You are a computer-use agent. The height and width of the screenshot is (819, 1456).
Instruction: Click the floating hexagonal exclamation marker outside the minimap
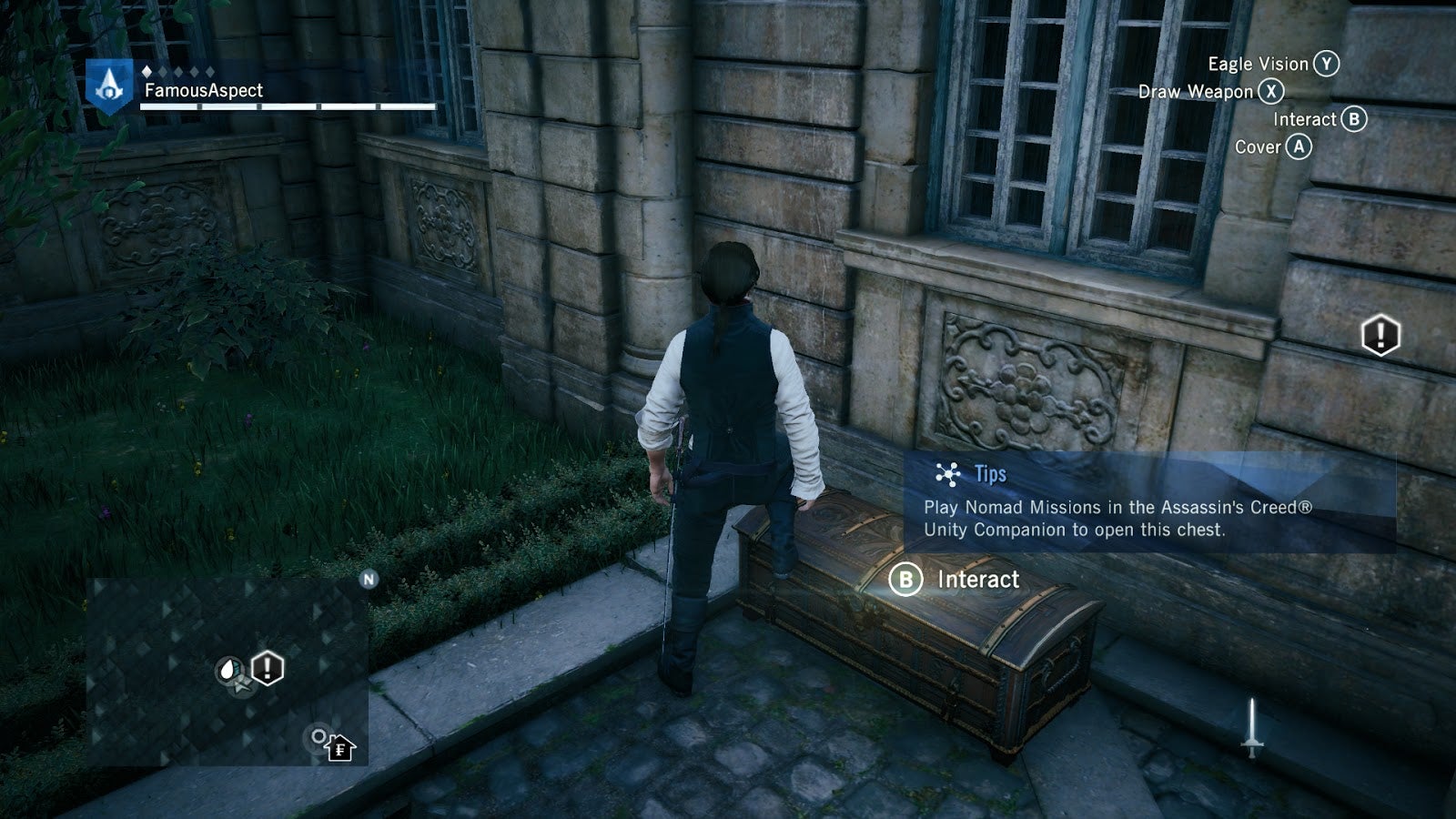(x=1380, y=336)
